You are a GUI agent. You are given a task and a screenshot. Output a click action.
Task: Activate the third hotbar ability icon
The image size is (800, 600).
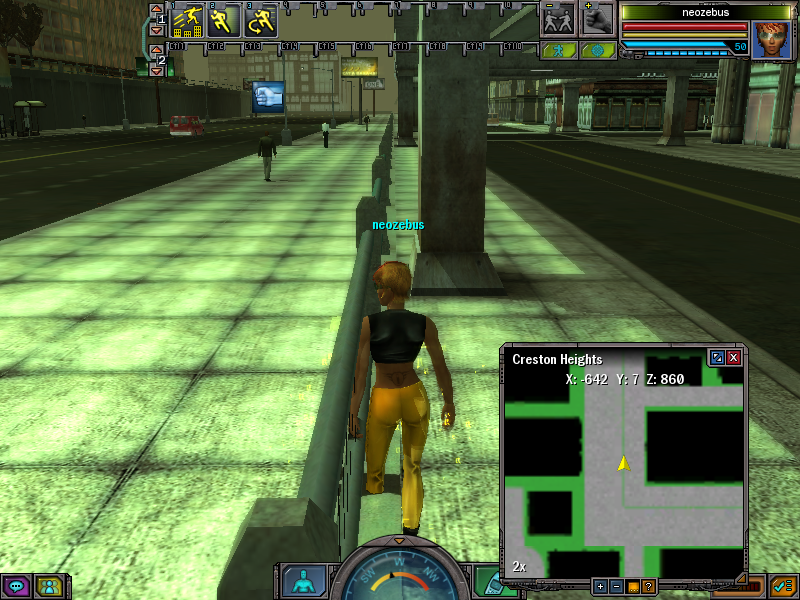(x=261, y=20)
